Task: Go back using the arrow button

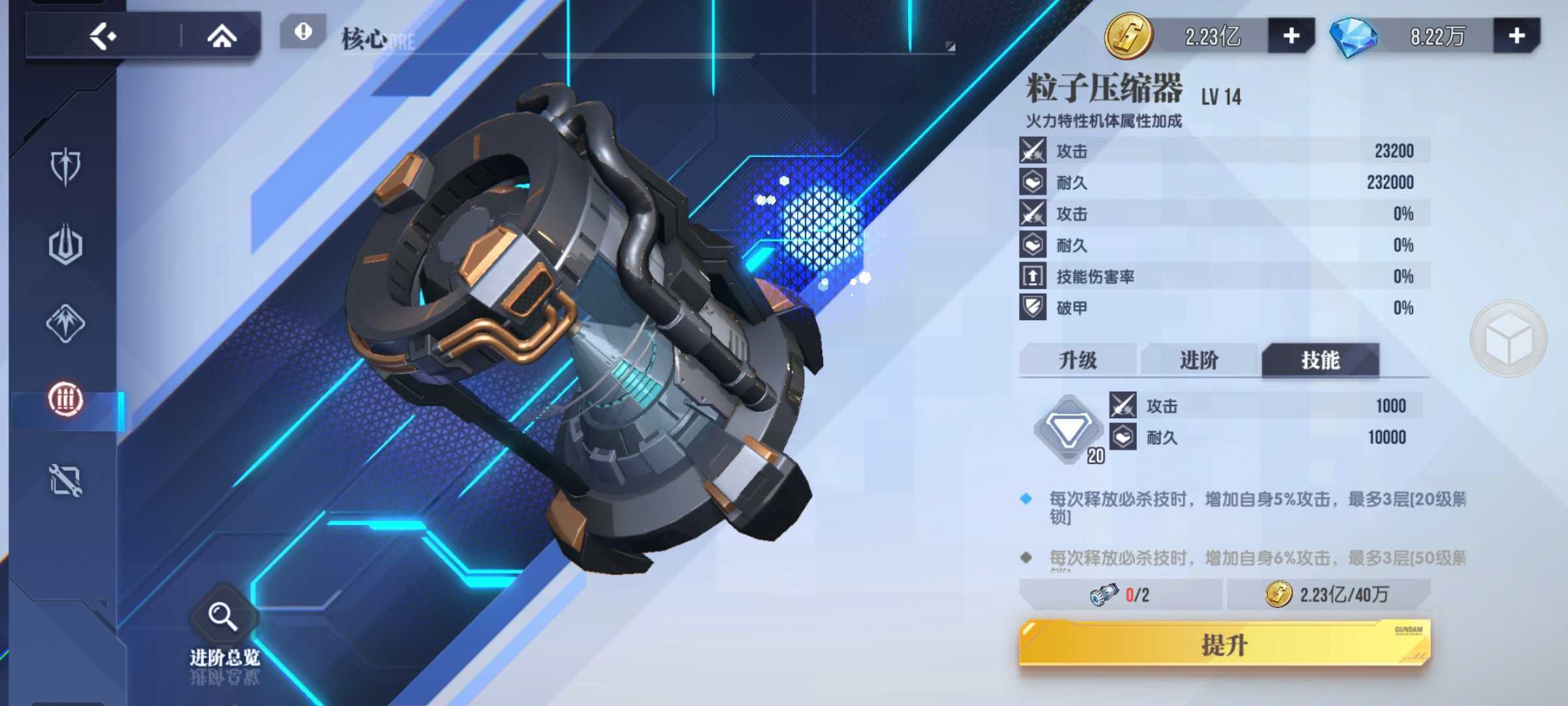Action: point(103,37)
